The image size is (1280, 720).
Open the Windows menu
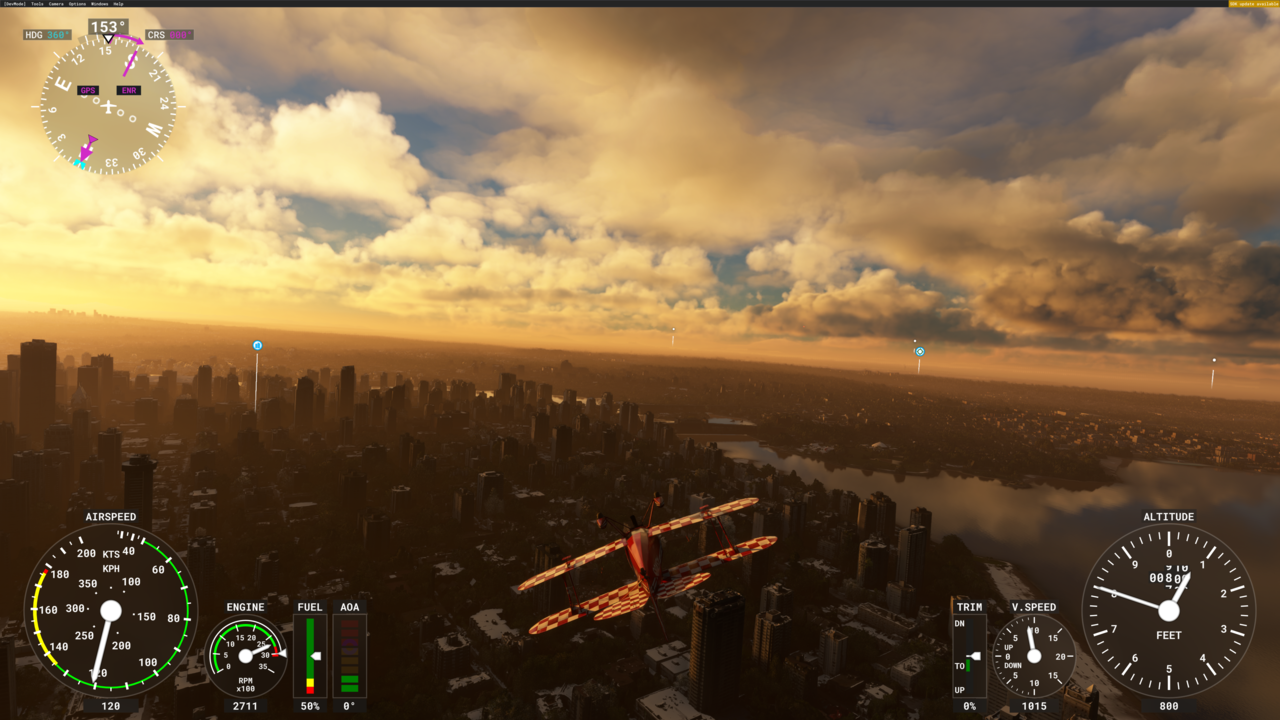click(x=99, y=4)
